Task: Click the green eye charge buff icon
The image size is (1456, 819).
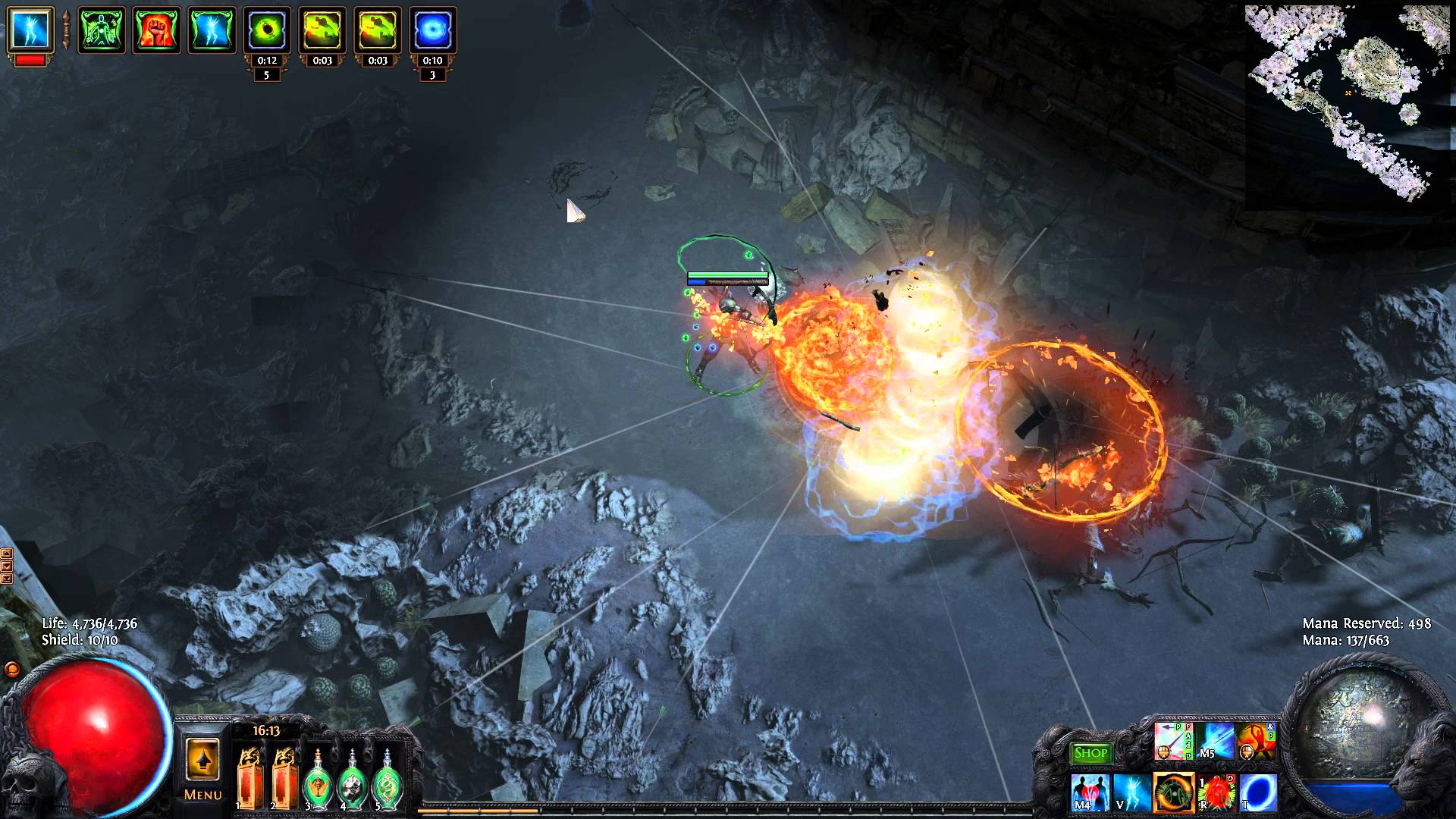Action: point(266,30)
